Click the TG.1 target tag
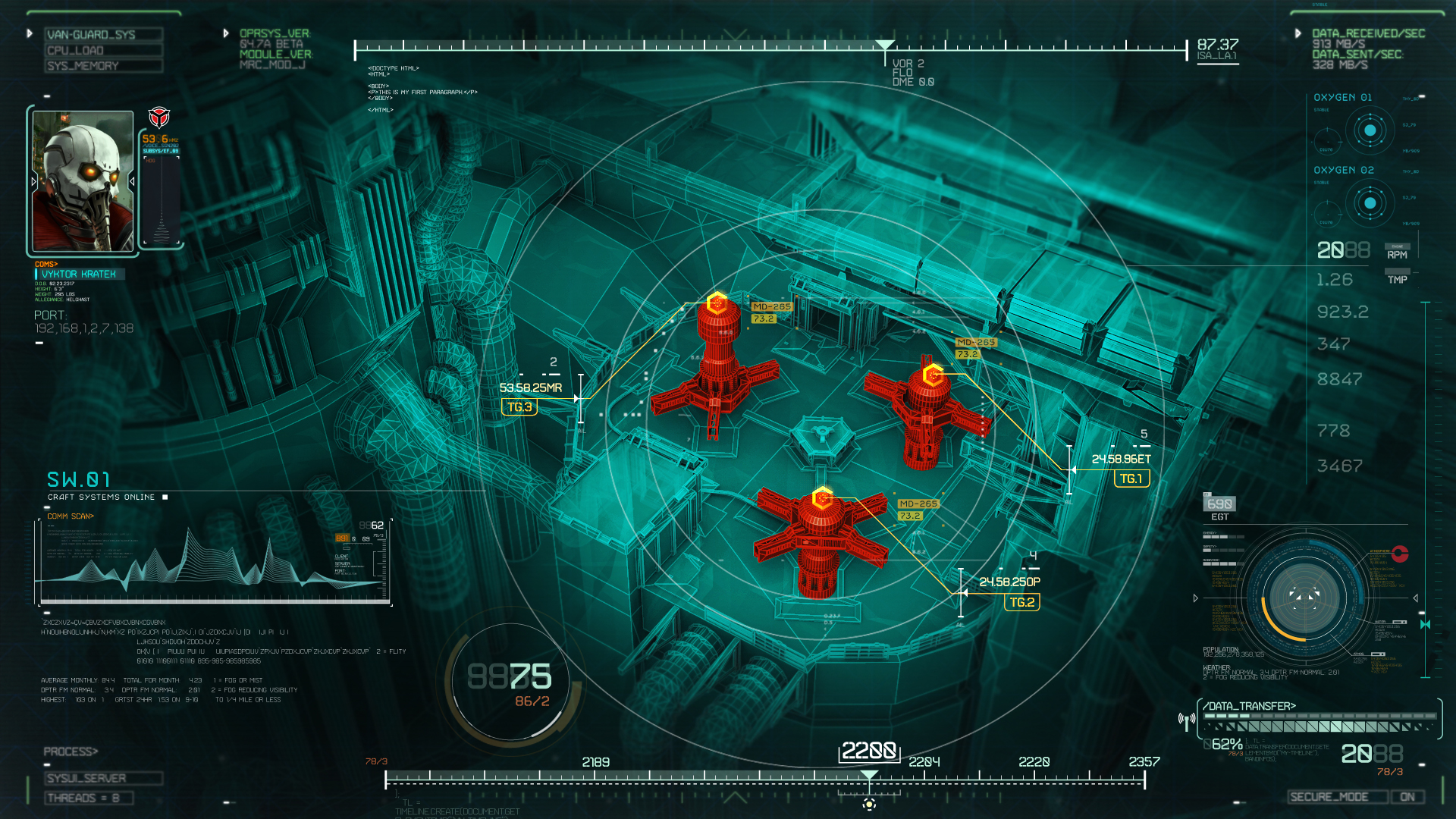This screenshot has height=819, width=1456. tap(1131, 479)
